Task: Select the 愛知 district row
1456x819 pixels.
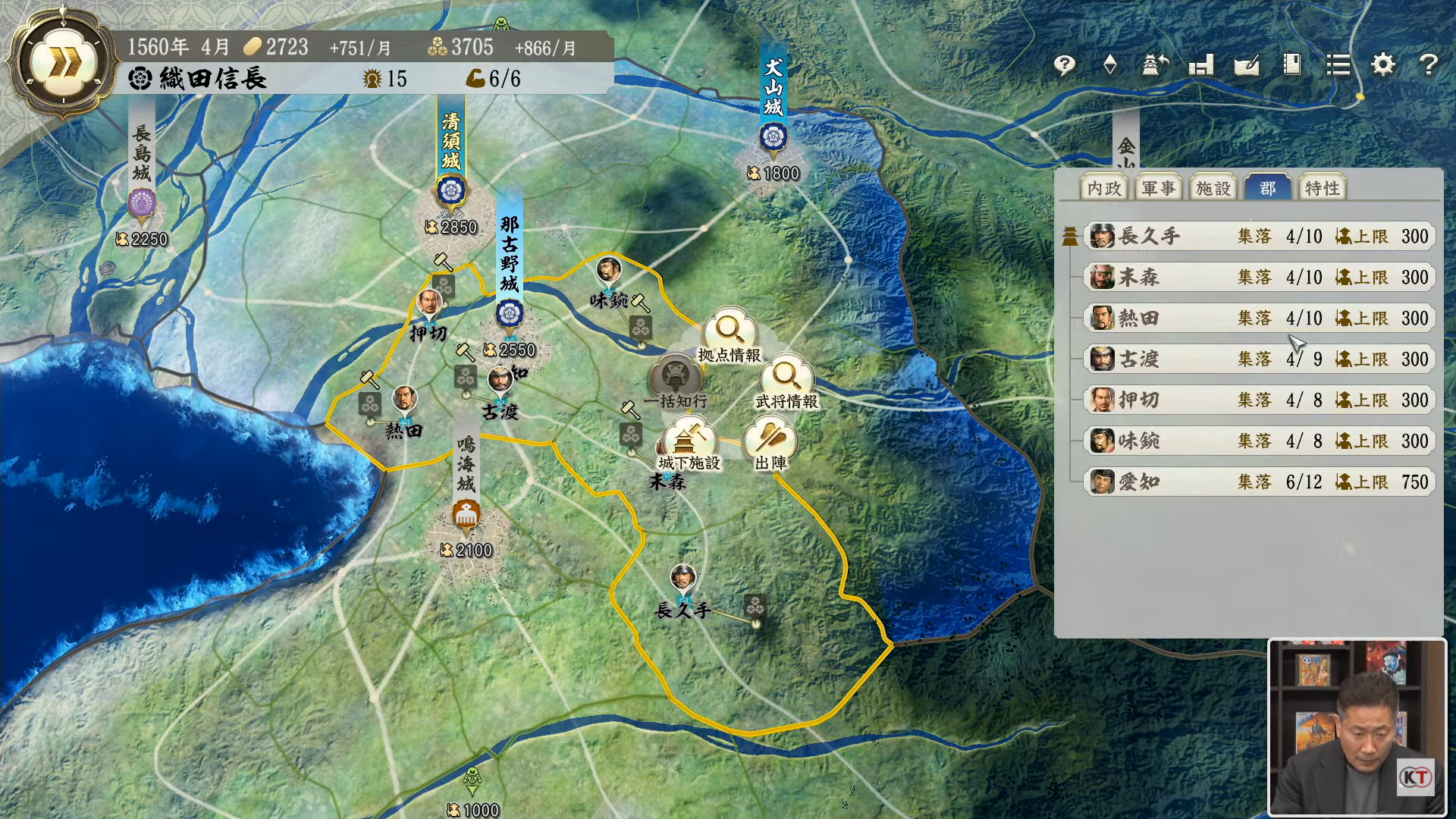Action: (1259, 482)
